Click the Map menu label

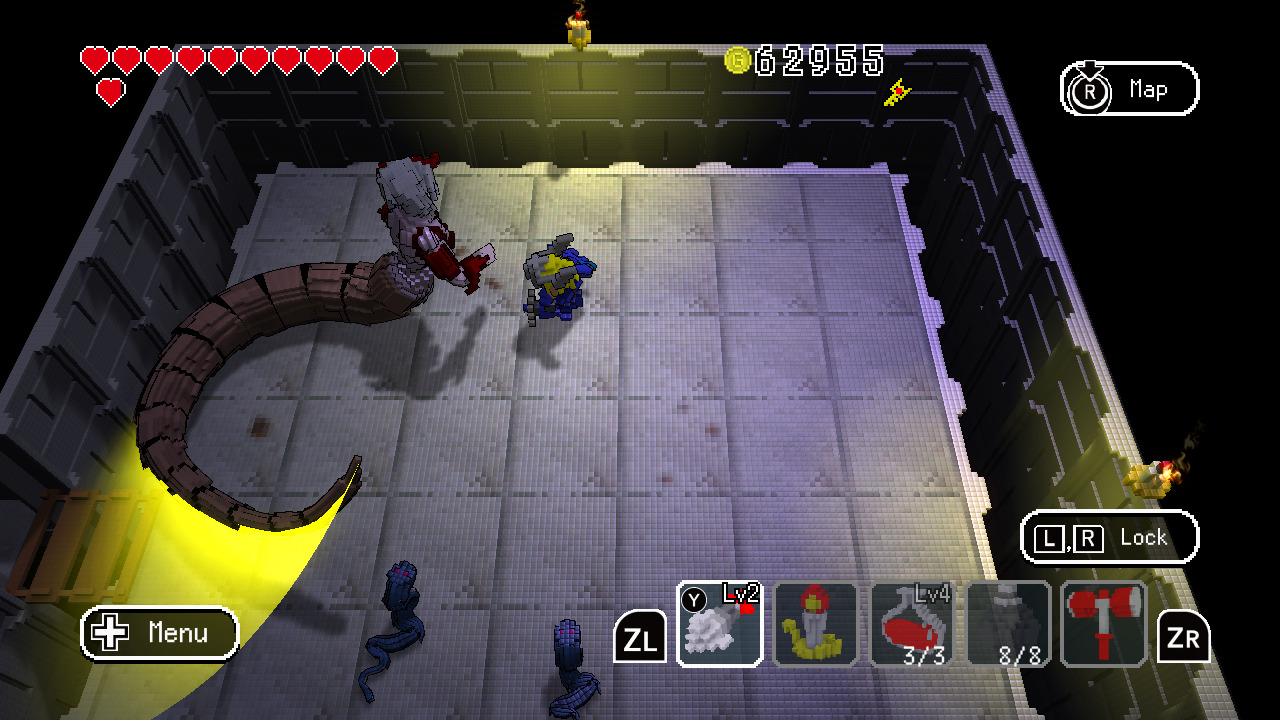click(1148, 89)
